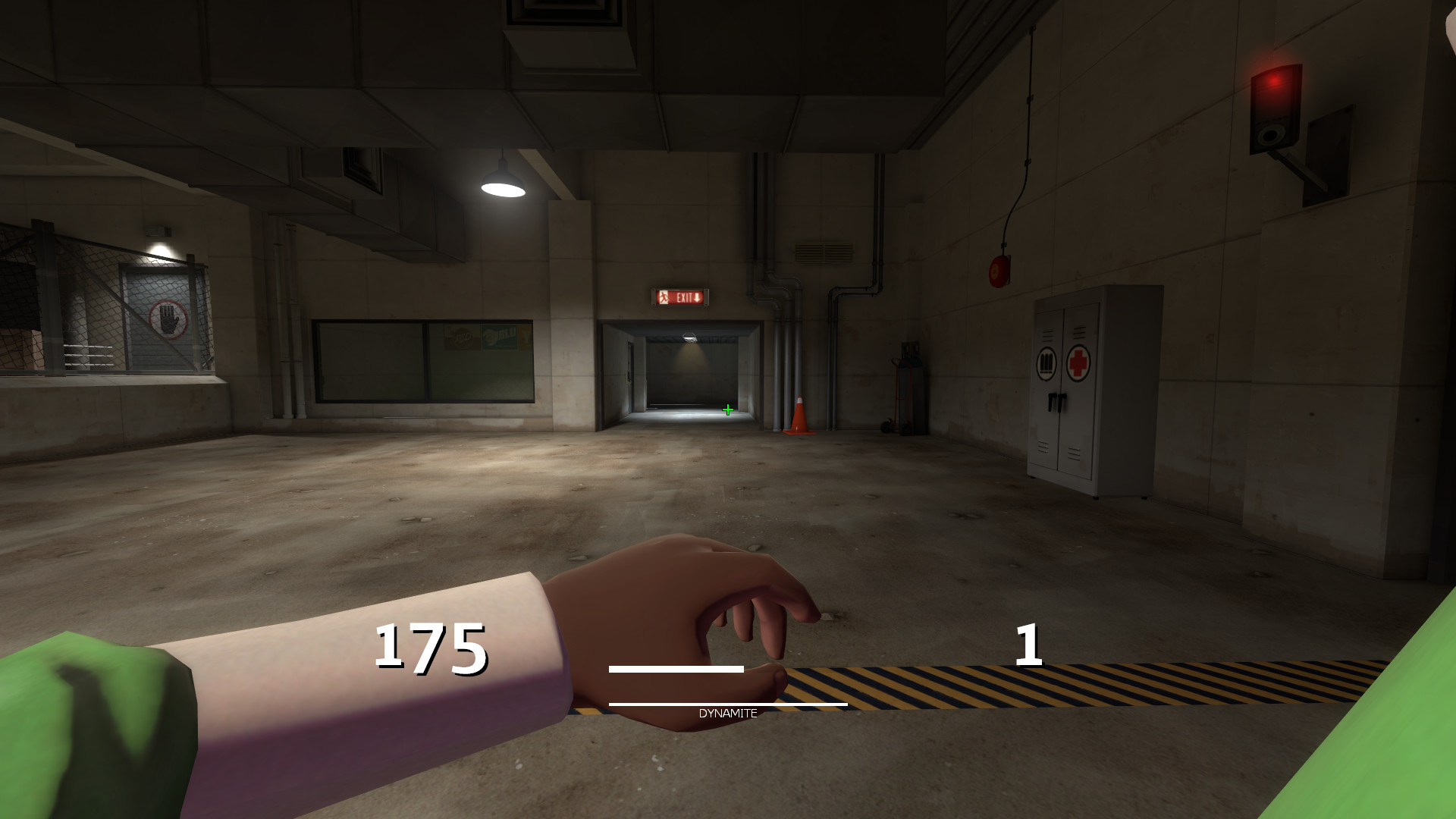This screenshot has height=819, width=1456.
Task: Click the no-hands warning sign on the gate door
Action: [x=166, y=318]
